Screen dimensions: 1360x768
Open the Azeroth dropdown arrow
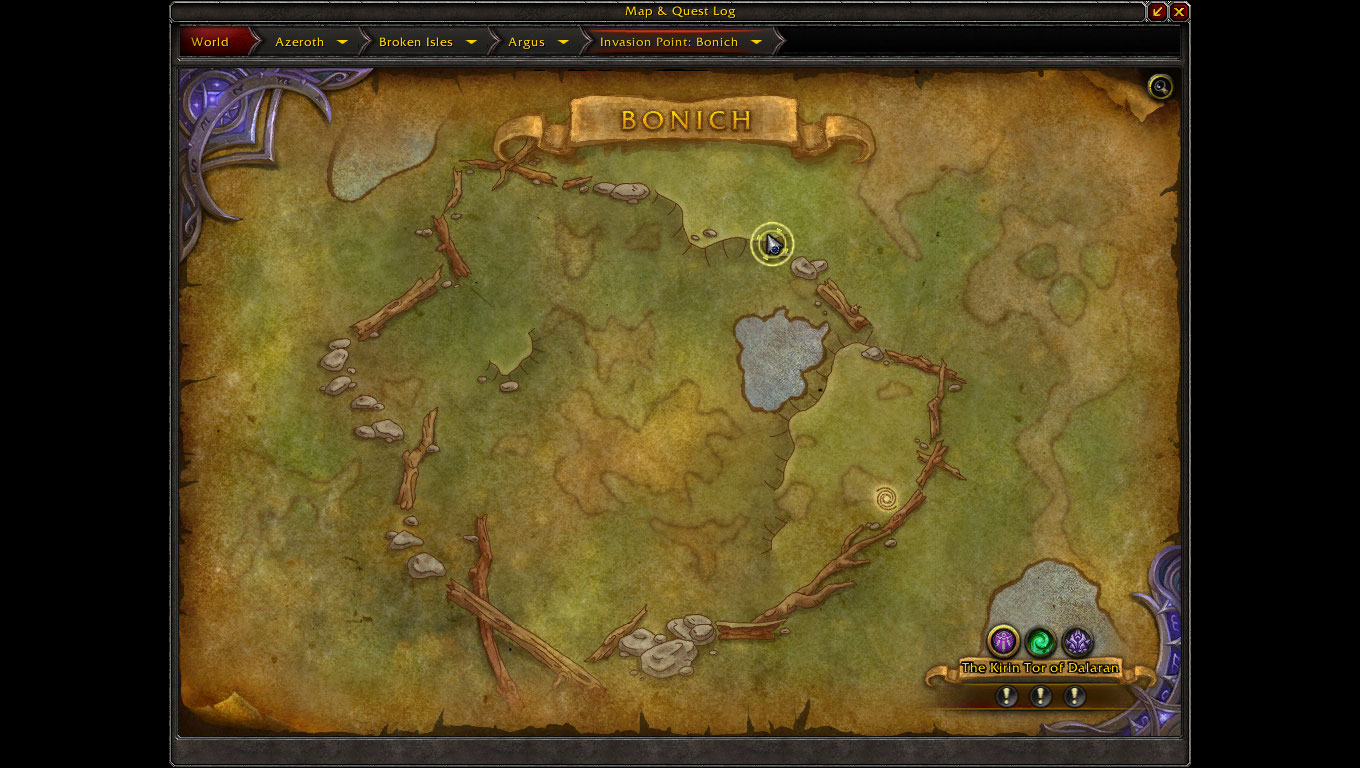tap(342, 41)
